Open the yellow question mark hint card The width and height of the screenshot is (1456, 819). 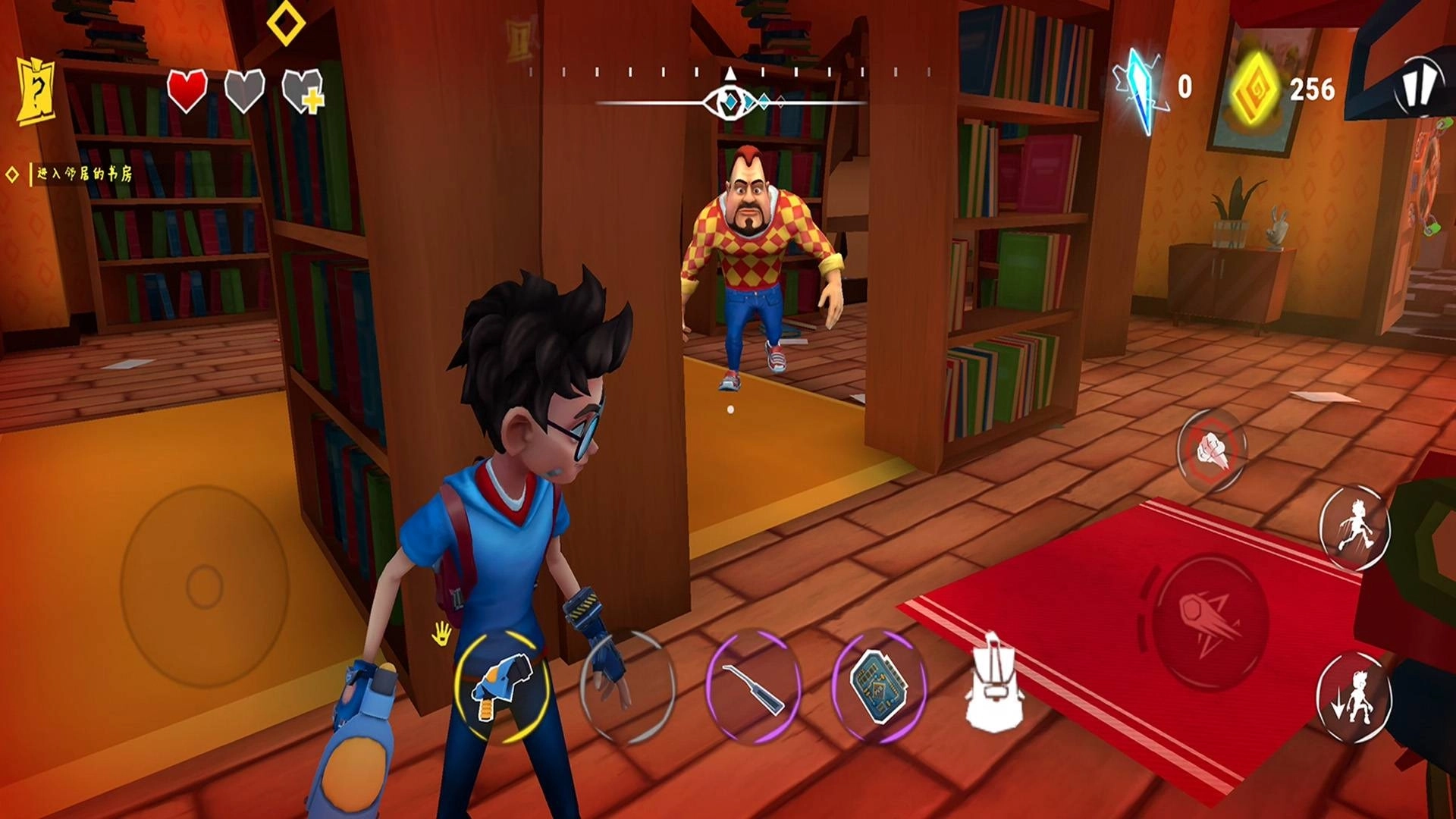(x=36, y=92)
